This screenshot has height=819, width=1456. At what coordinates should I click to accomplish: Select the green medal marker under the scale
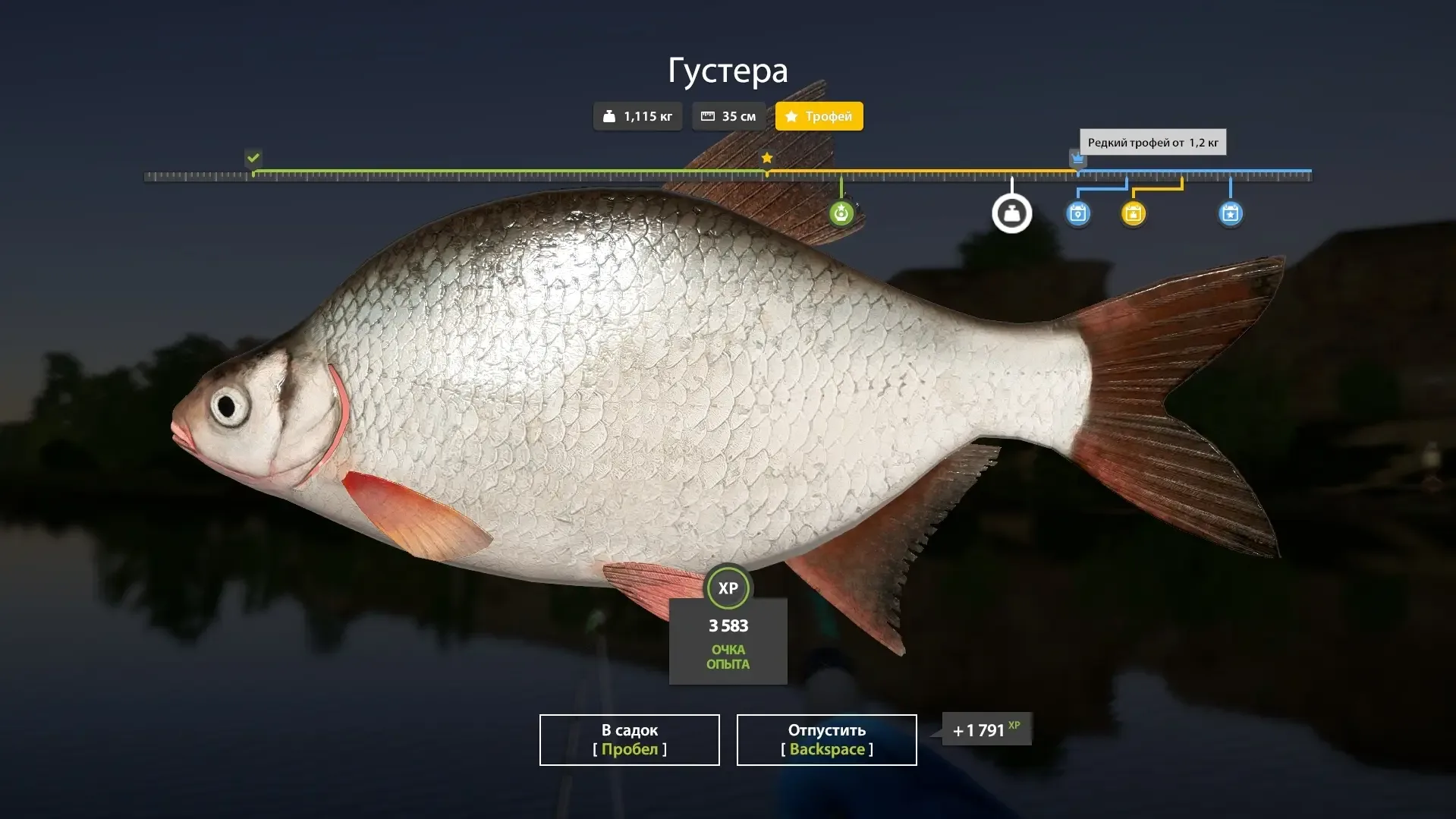841,214
